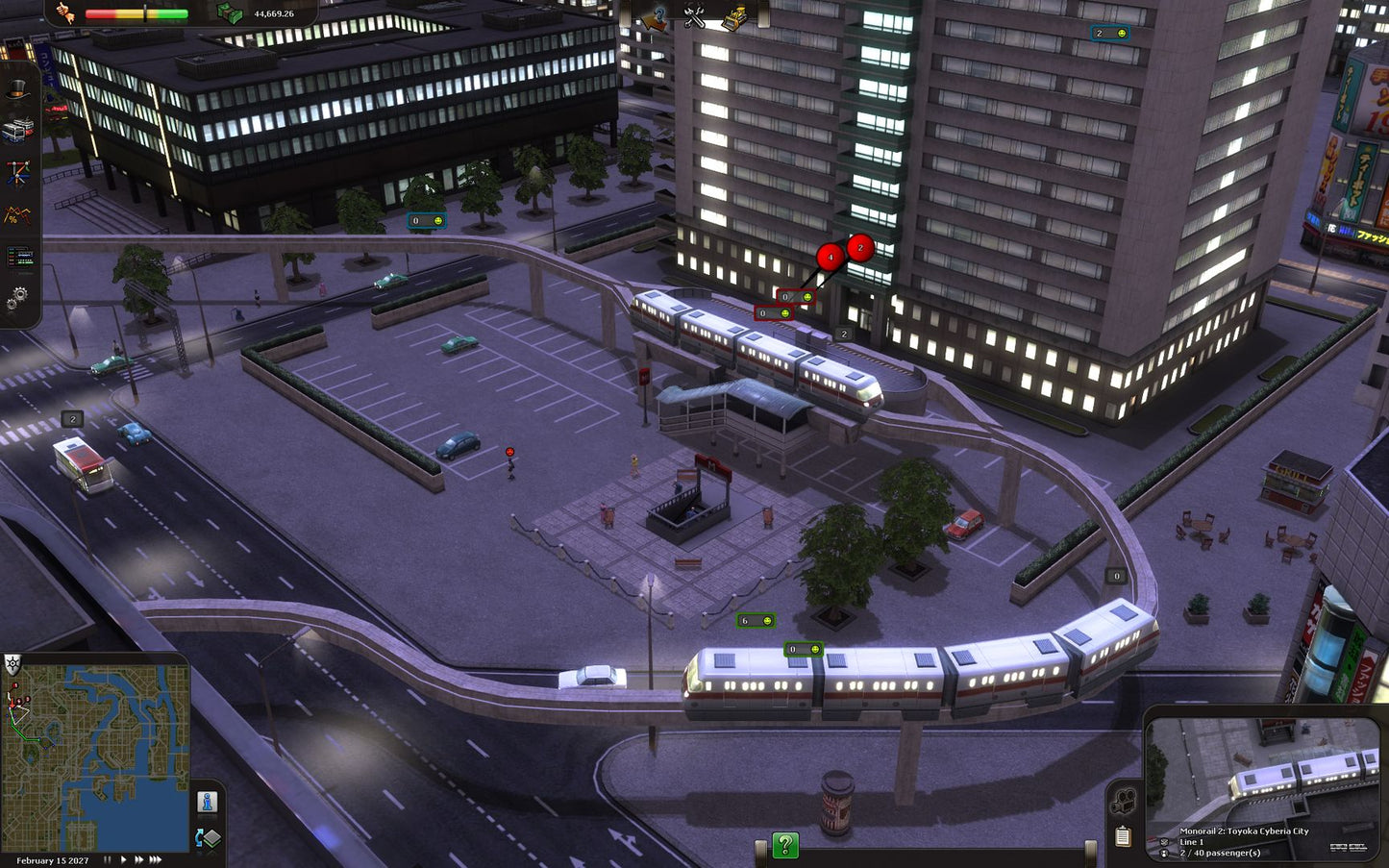Screen dimensions: 1389x868
Task: Open the top hat company menu
Action: (17, 89)
